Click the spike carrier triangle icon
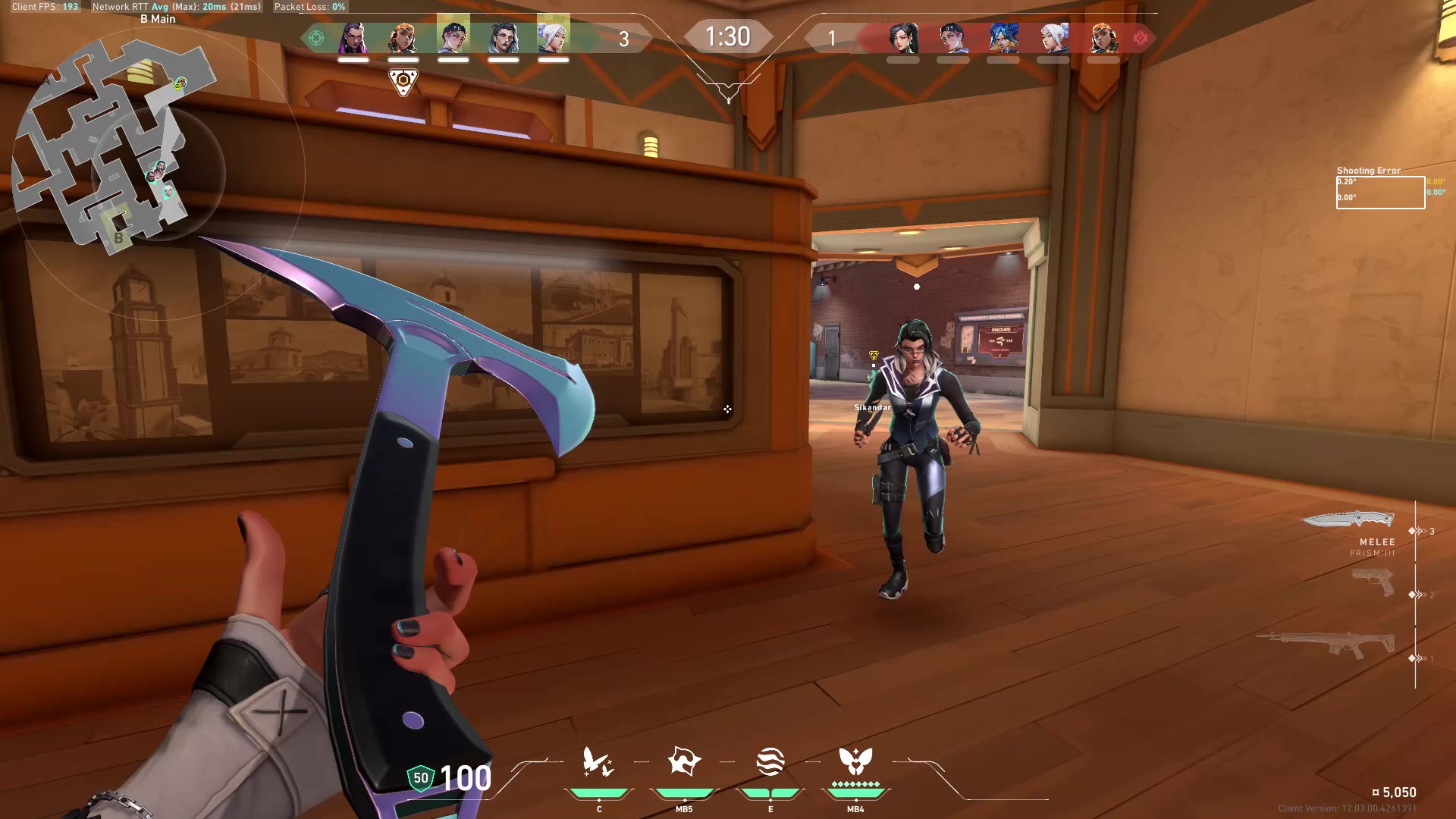This screenshot has width=1456, height=819. (403, 81)
